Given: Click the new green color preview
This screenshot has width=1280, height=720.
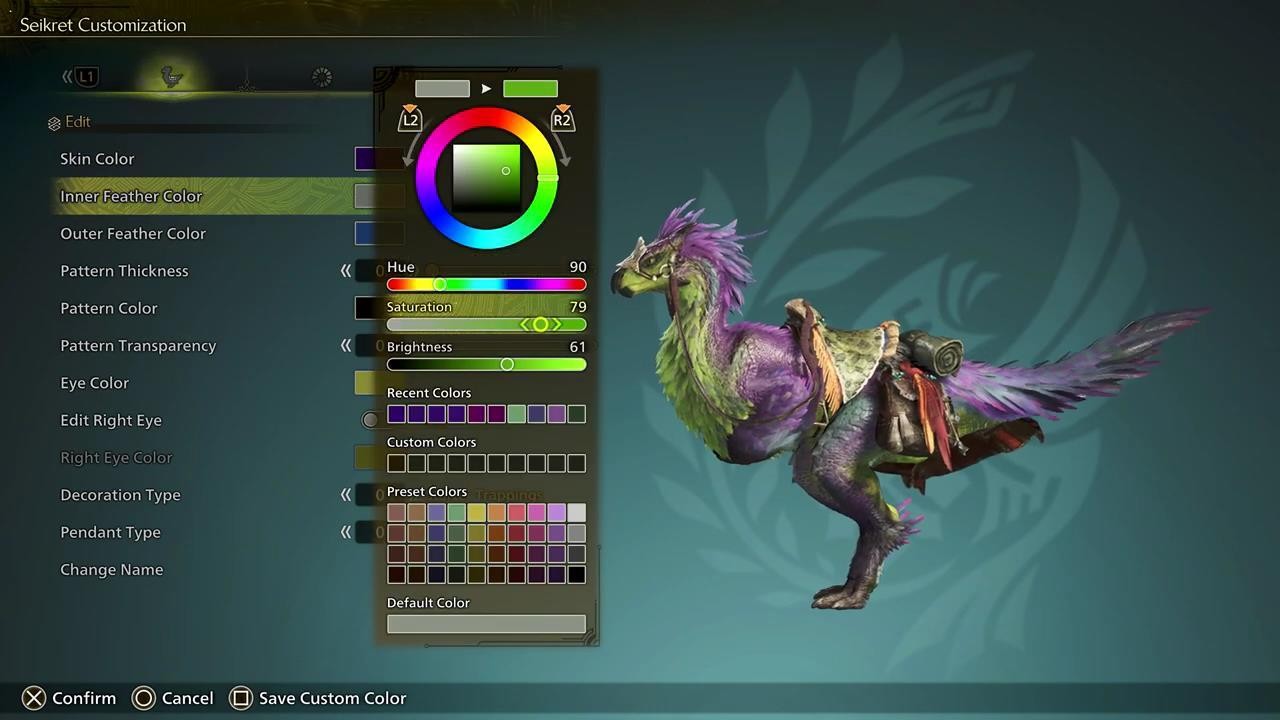Looking at the screenshot, I should click(530, 89).
